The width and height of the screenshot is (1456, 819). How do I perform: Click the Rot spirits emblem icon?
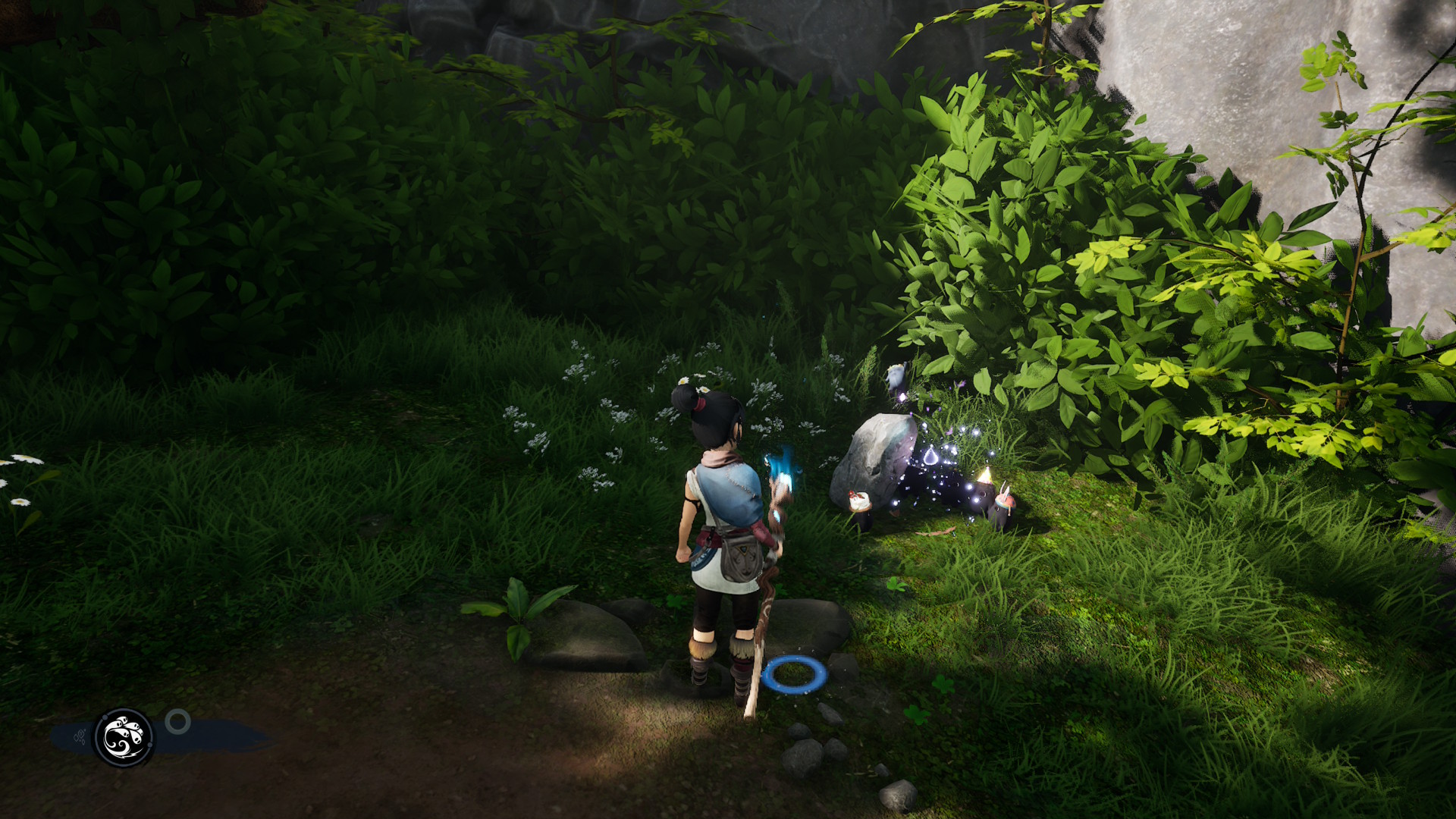pos(124,737)
